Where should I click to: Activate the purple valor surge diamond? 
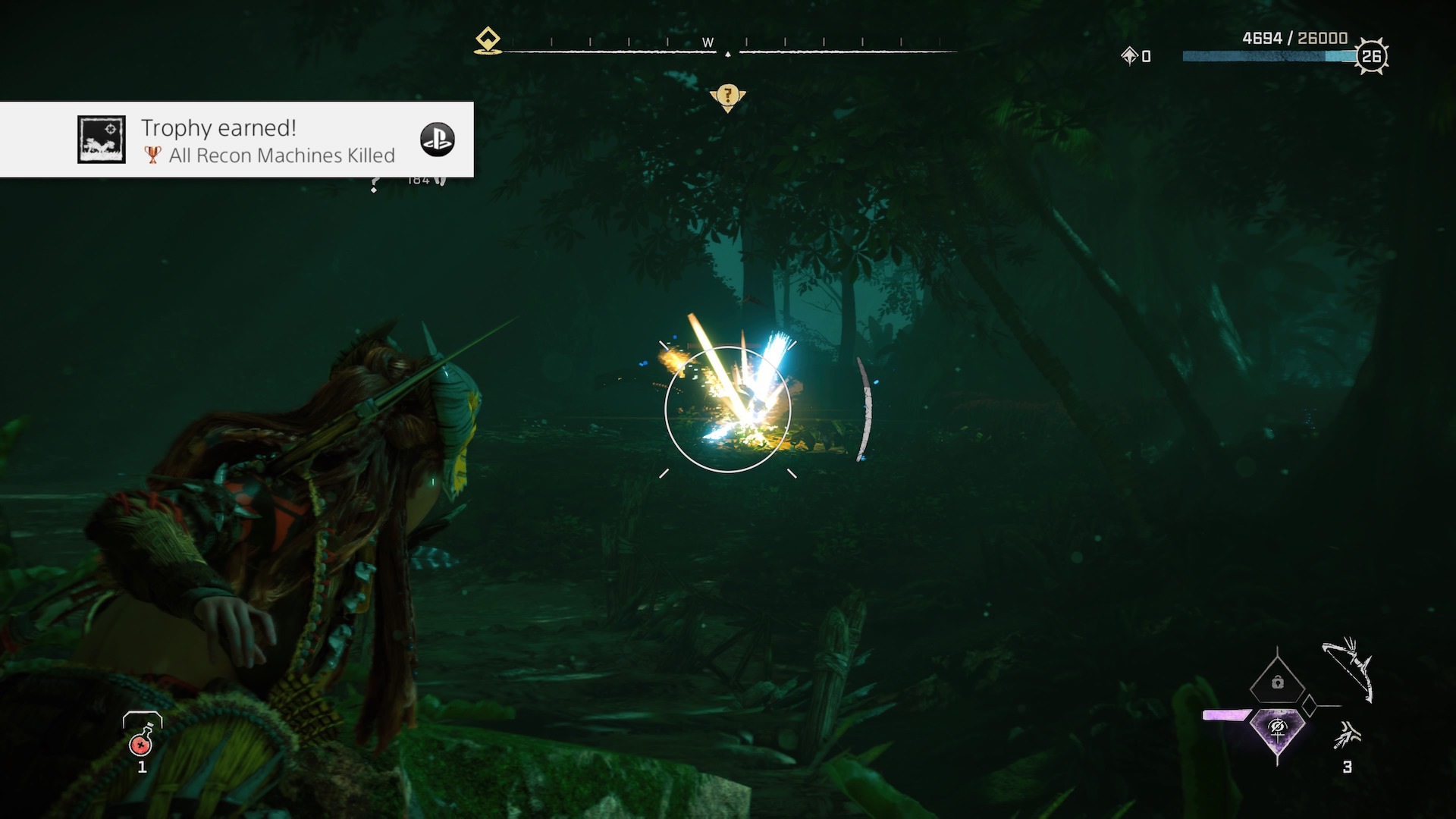point(1277,730)
